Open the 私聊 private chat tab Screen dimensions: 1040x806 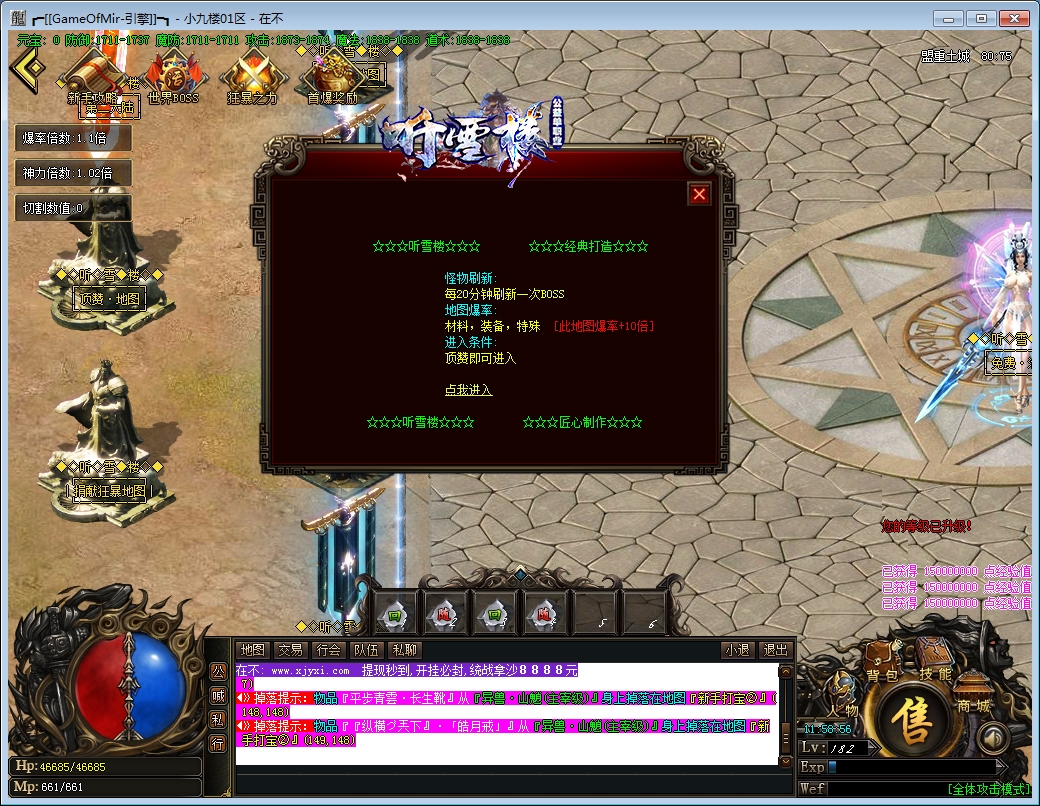(x=404, y=650)
